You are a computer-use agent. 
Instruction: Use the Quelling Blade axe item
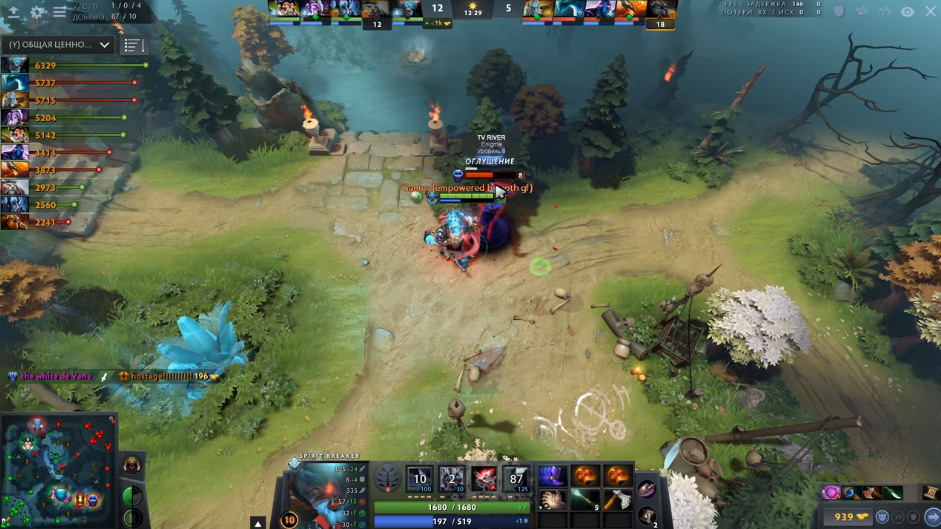click(618, 499)
